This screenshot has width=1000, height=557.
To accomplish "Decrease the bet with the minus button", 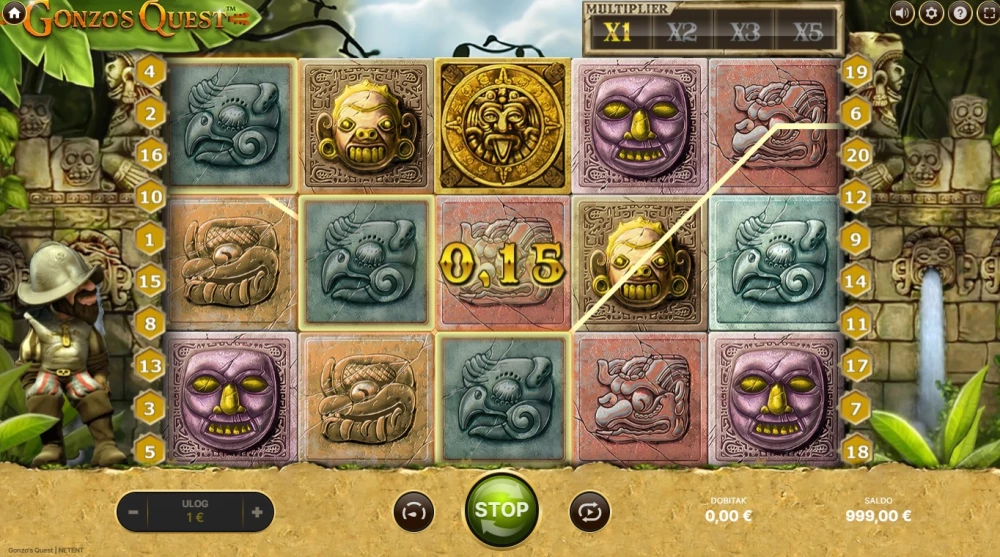I will pyautogui.click(x=134, y=512).
